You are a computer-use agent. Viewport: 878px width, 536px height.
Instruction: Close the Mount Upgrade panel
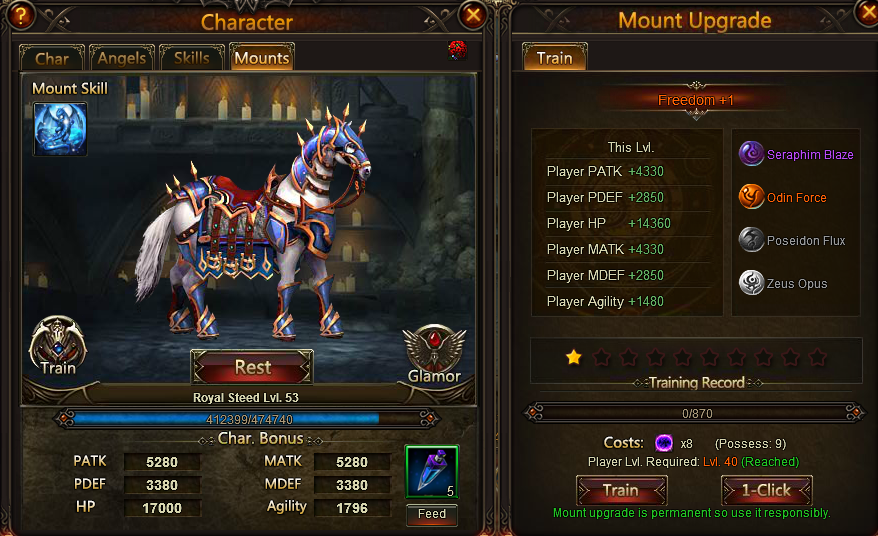click(x=867, y=12)
